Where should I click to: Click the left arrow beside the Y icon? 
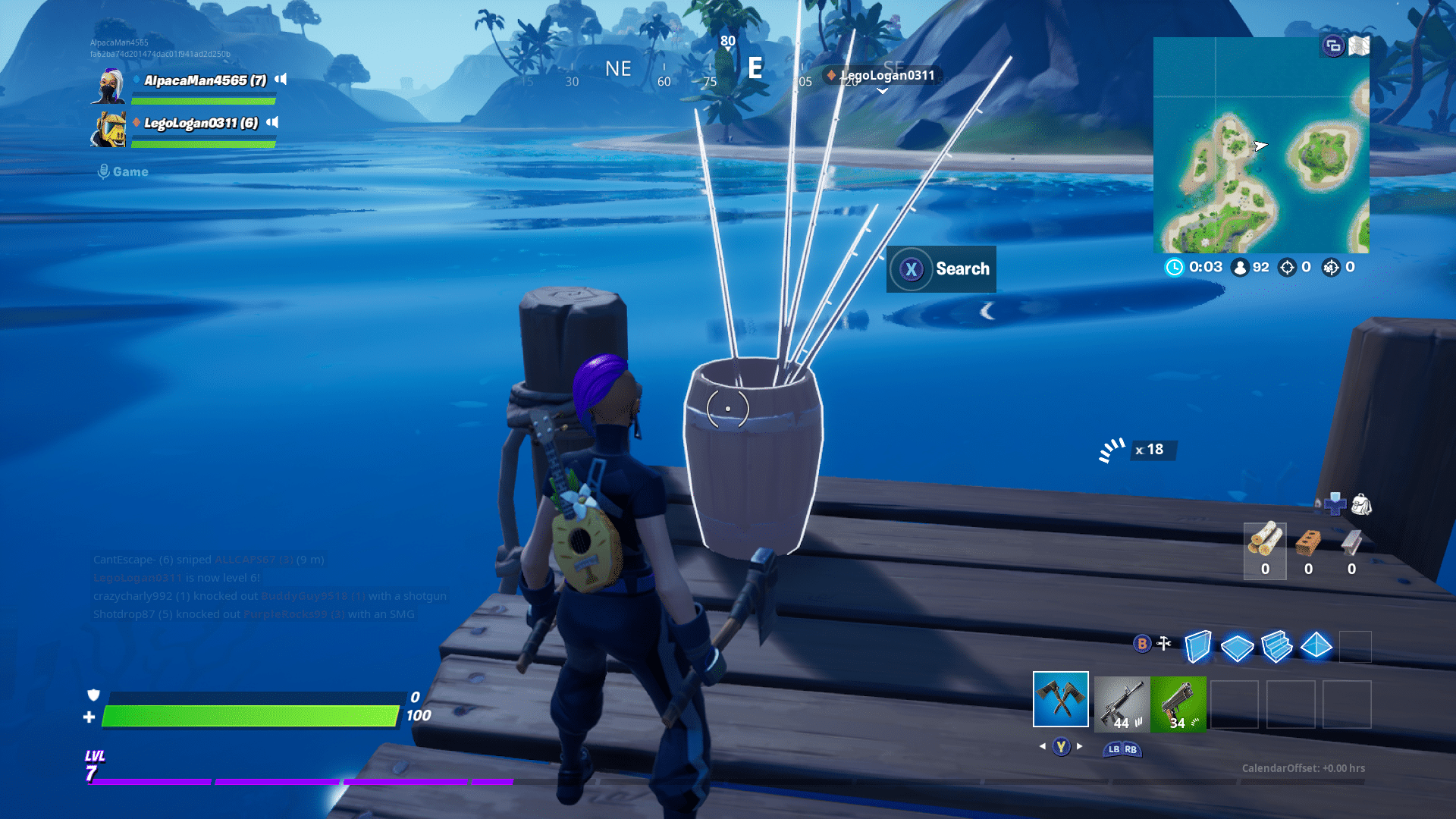[1042, 746]
